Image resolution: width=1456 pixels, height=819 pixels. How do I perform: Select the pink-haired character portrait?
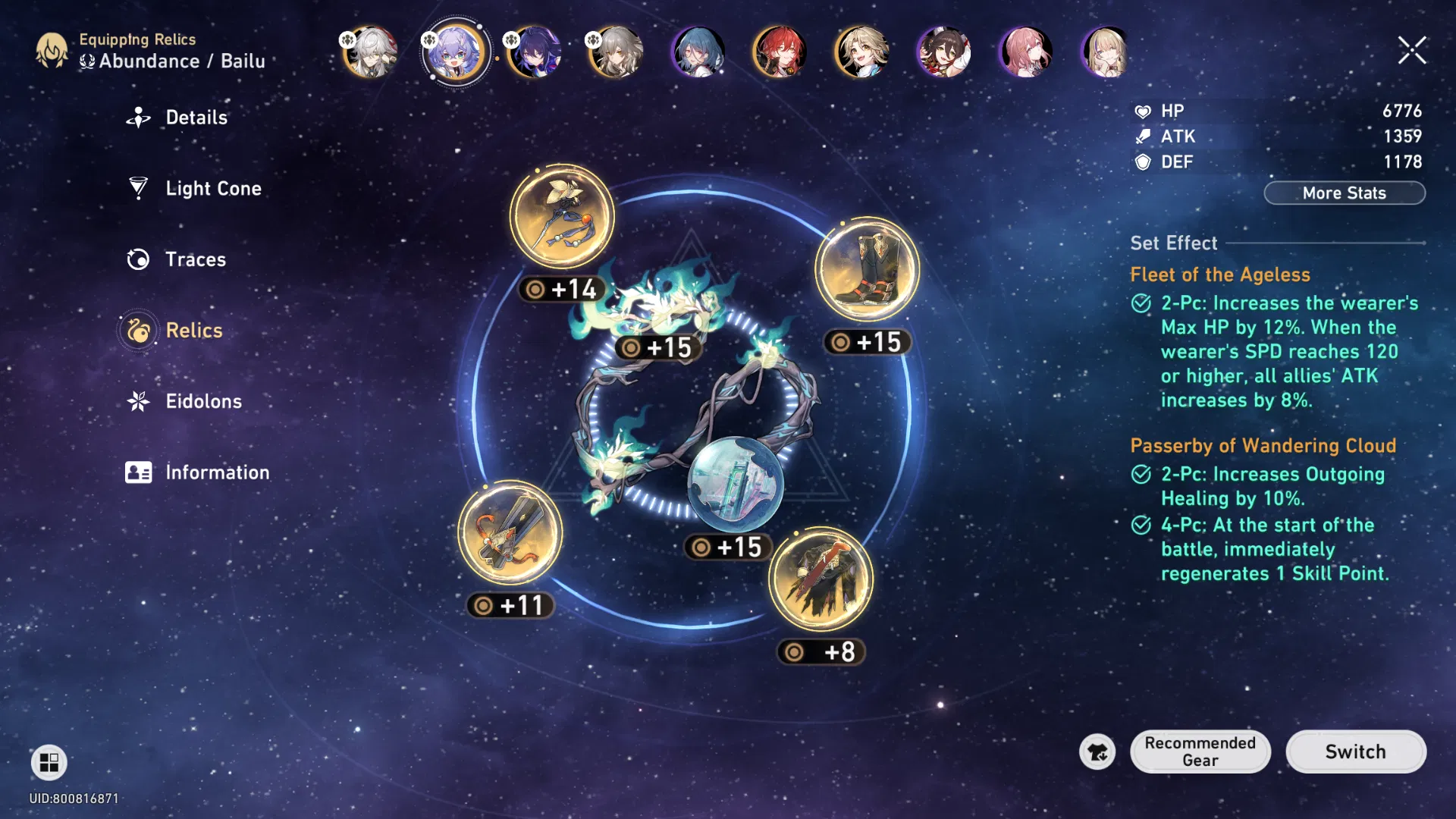[1025, 52]
